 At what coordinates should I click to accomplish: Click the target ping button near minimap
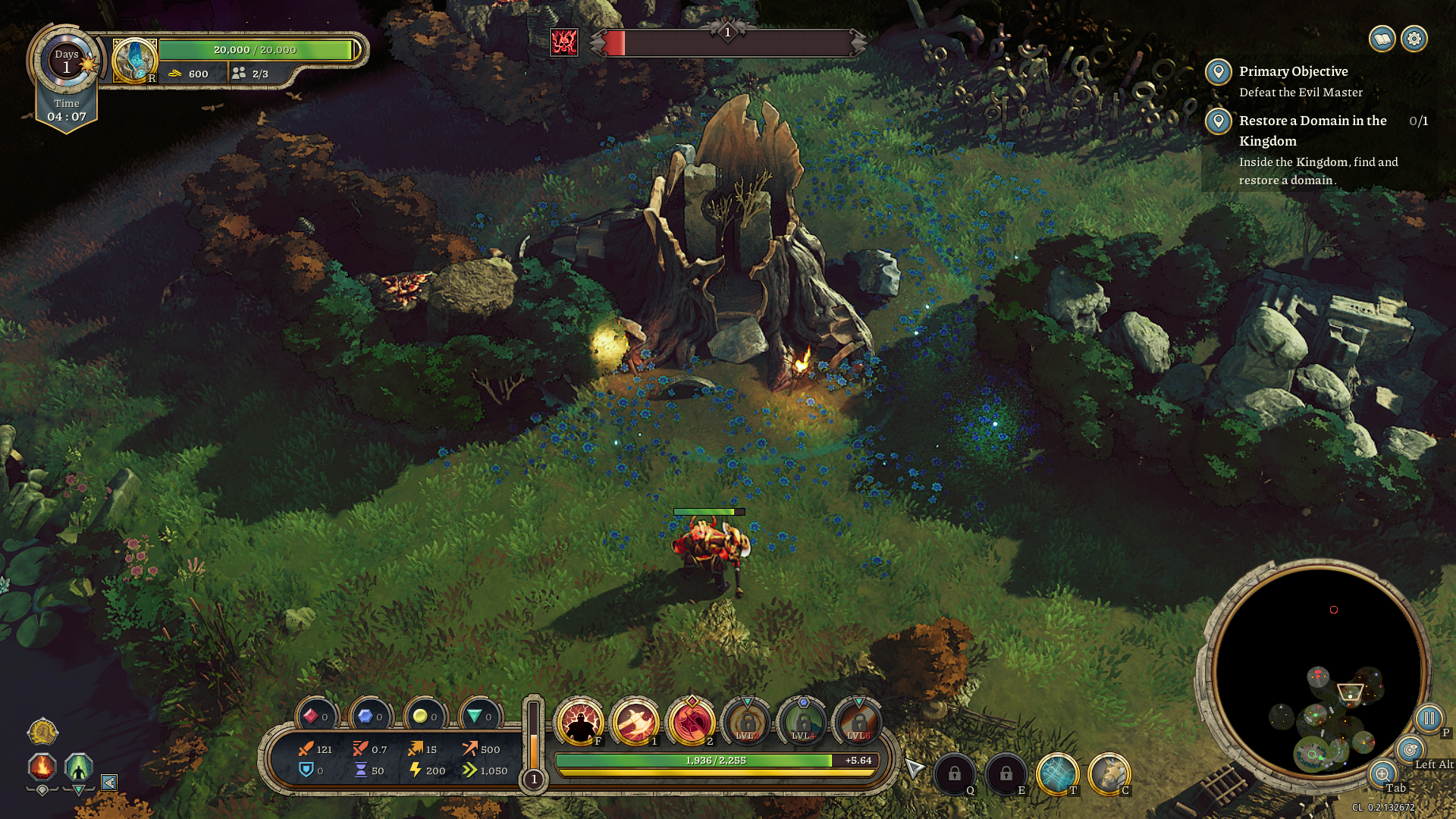[x=1410, y=750]
